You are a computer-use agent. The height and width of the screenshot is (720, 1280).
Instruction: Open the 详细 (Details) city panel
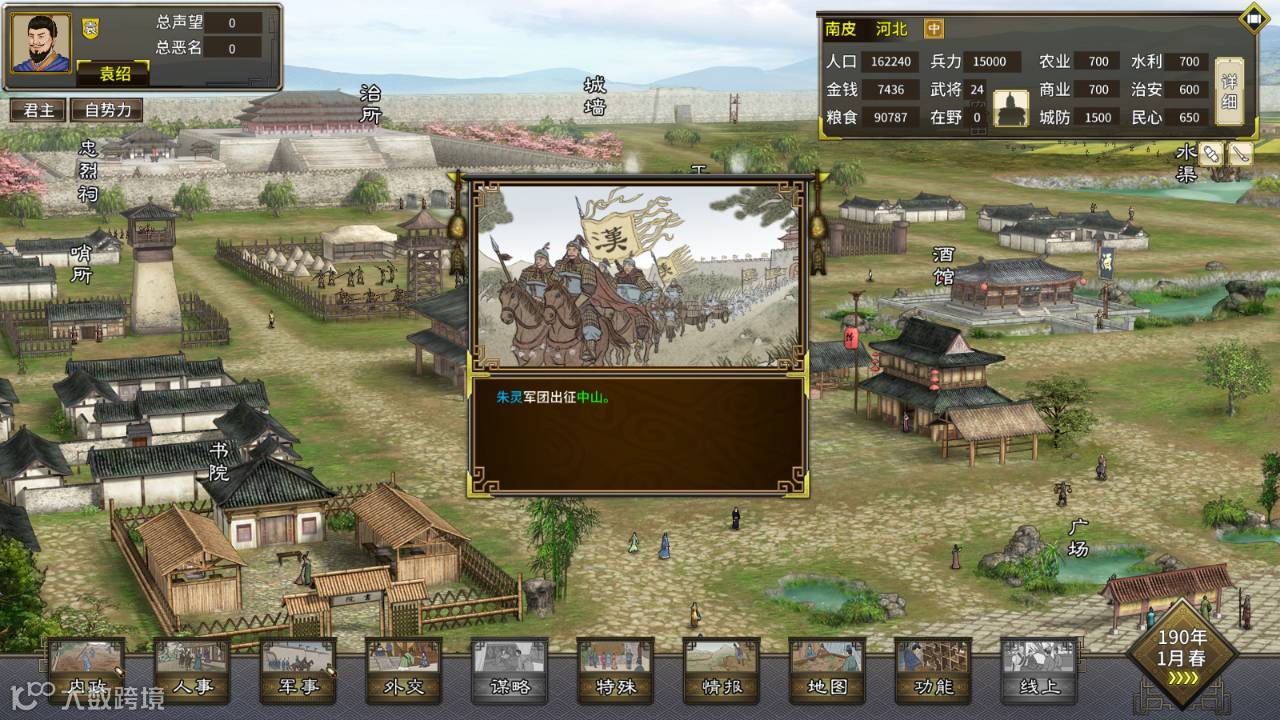(1229, 91)
